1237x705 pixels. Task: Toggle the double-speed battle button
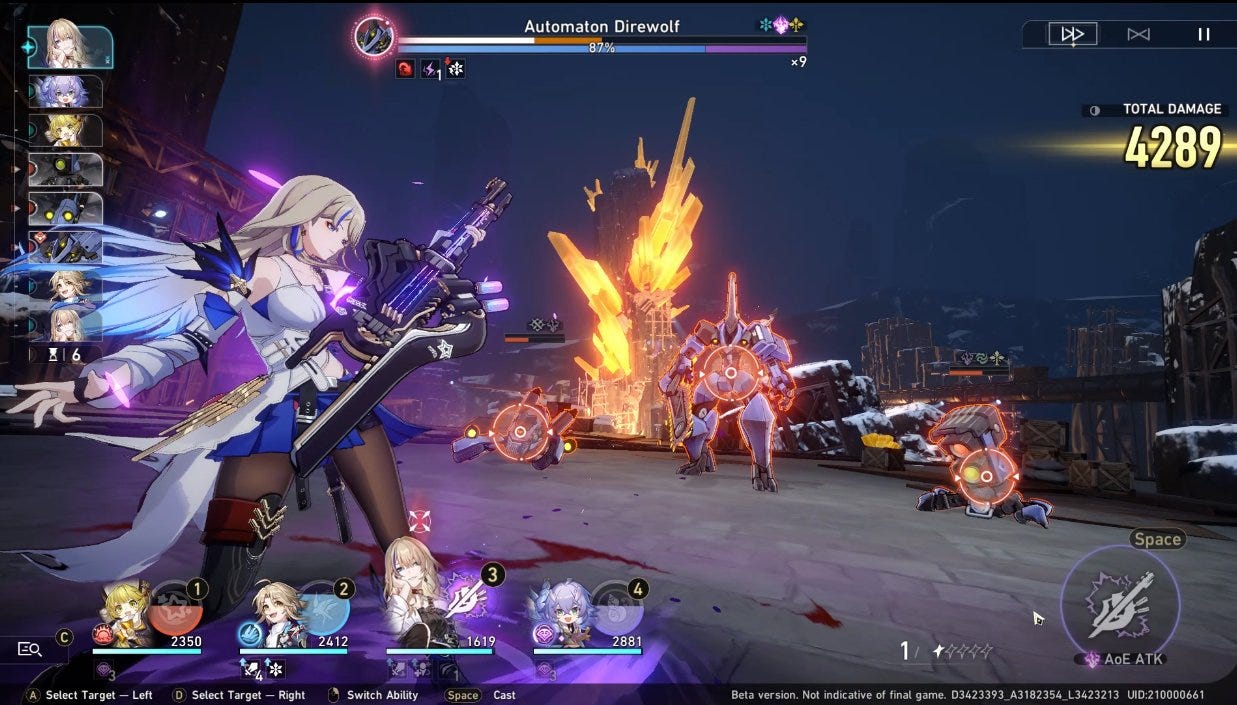click(x=1072, y=34)
